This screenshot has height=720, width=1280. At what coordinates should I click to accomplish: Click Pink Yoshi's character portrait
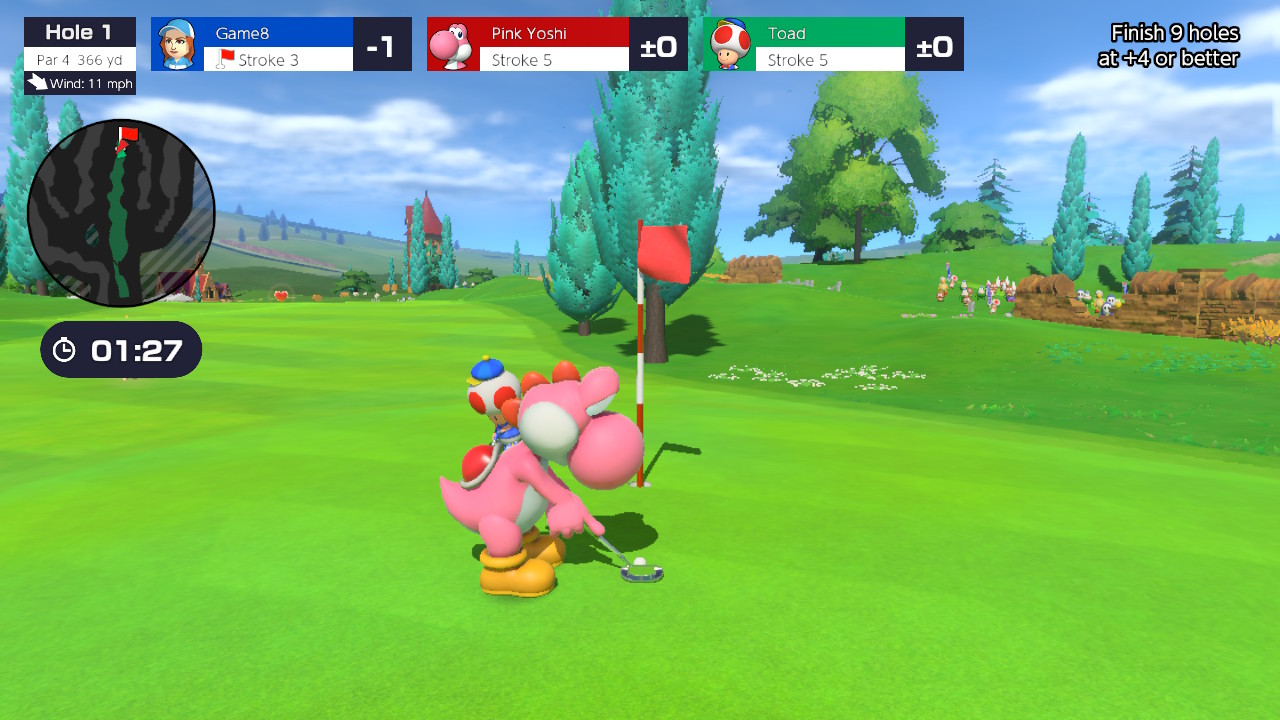[452, 43]
